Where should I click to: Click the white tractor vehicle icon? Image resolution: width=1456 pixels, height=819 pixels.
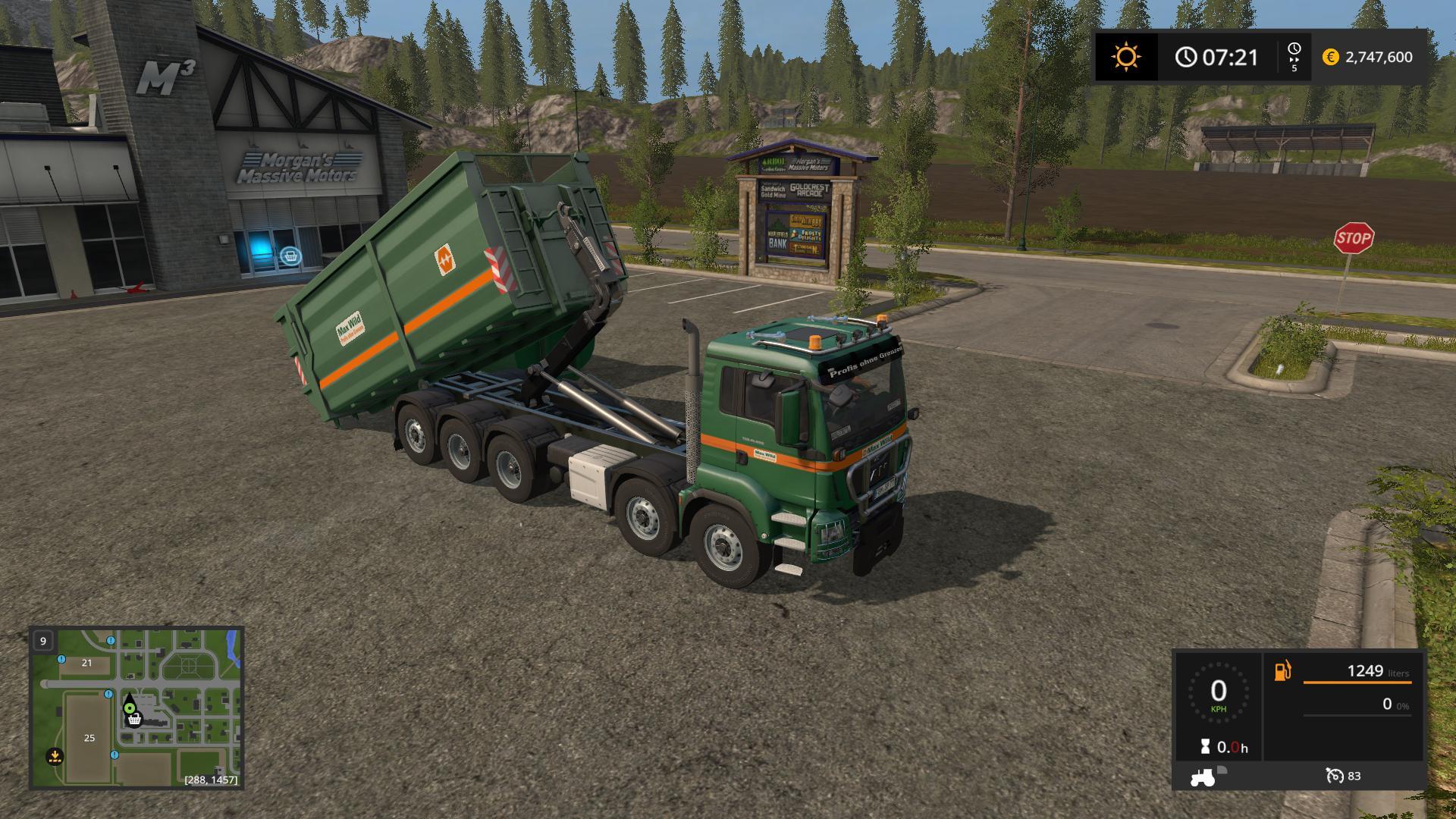(1203, 777)
